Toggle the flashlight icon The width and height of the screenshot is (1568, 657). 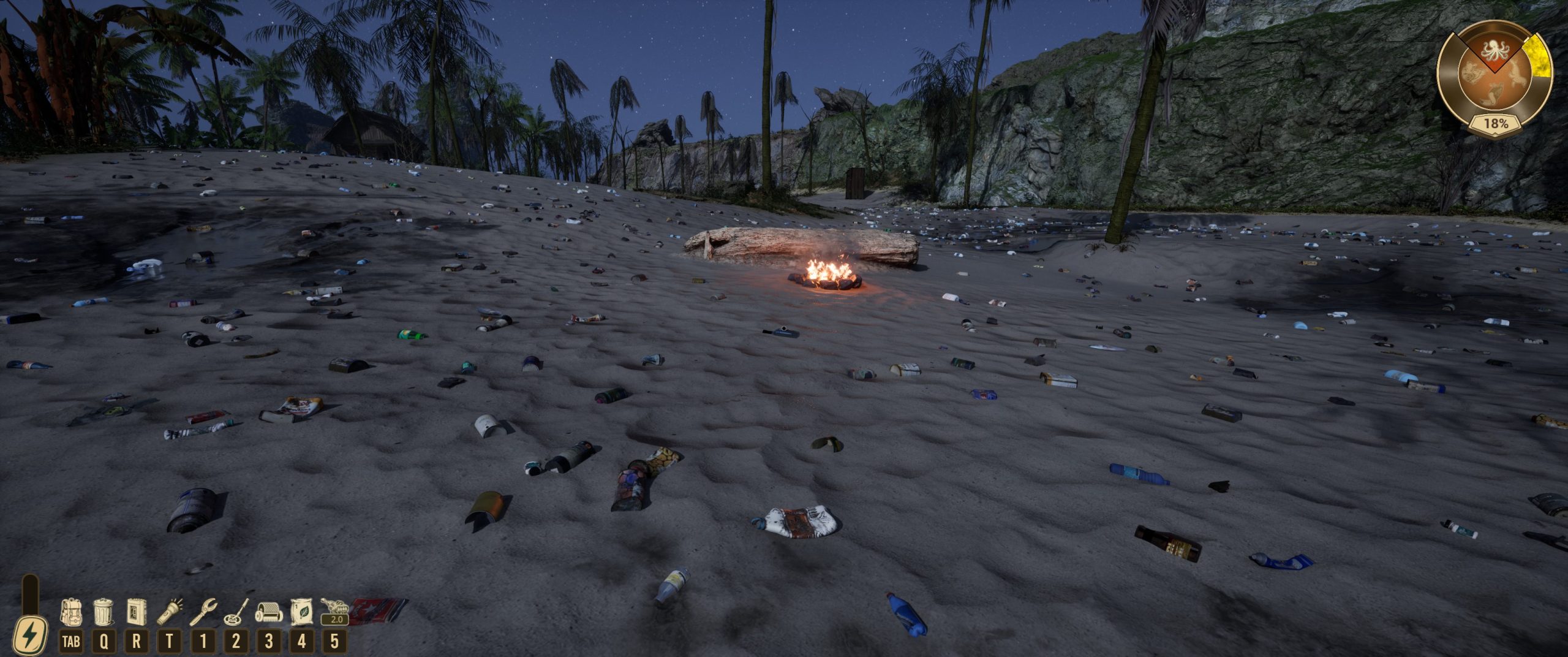click(x=170, y=612)
